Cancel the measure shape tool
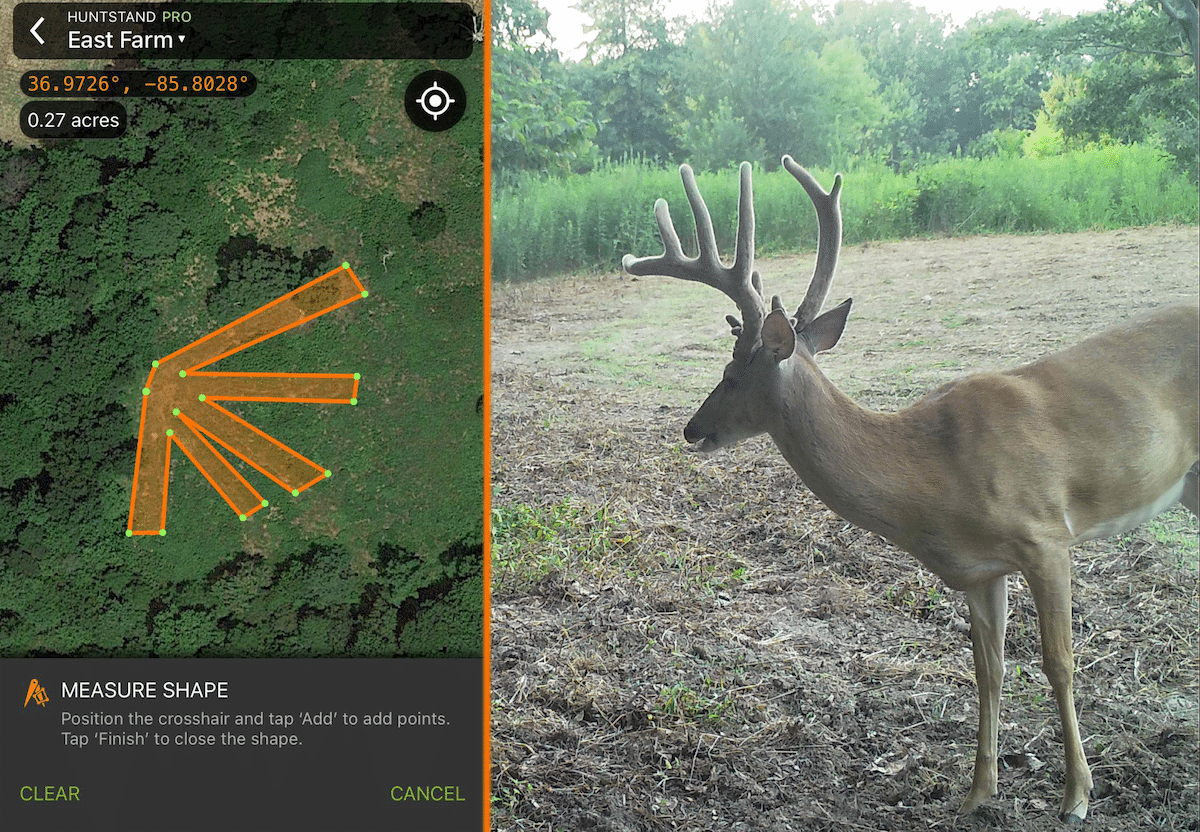The image size is (1200, 832). 427,794
